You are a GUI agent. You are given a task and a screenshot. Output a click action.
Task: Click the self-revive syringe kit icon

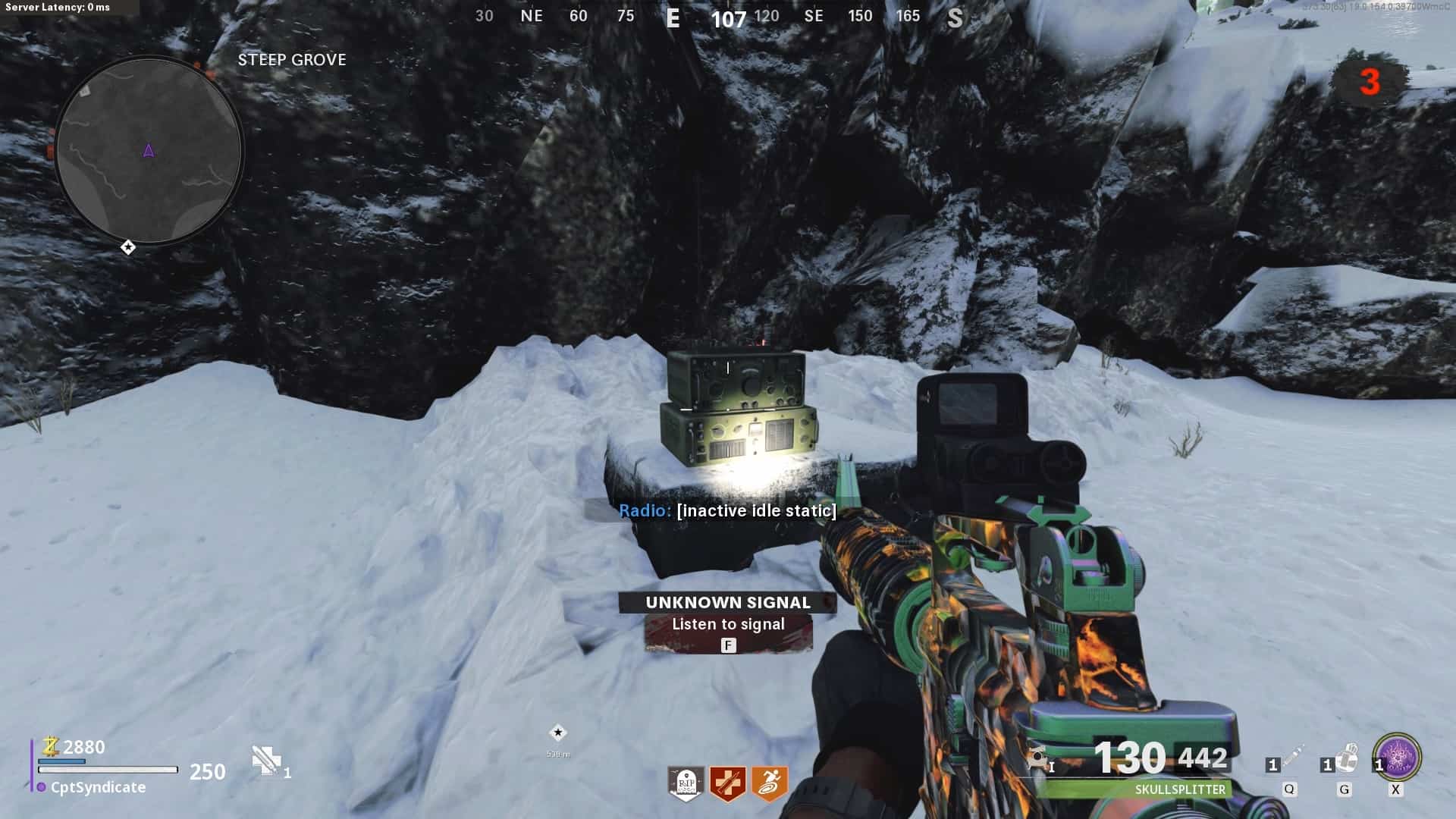(266, 760)
